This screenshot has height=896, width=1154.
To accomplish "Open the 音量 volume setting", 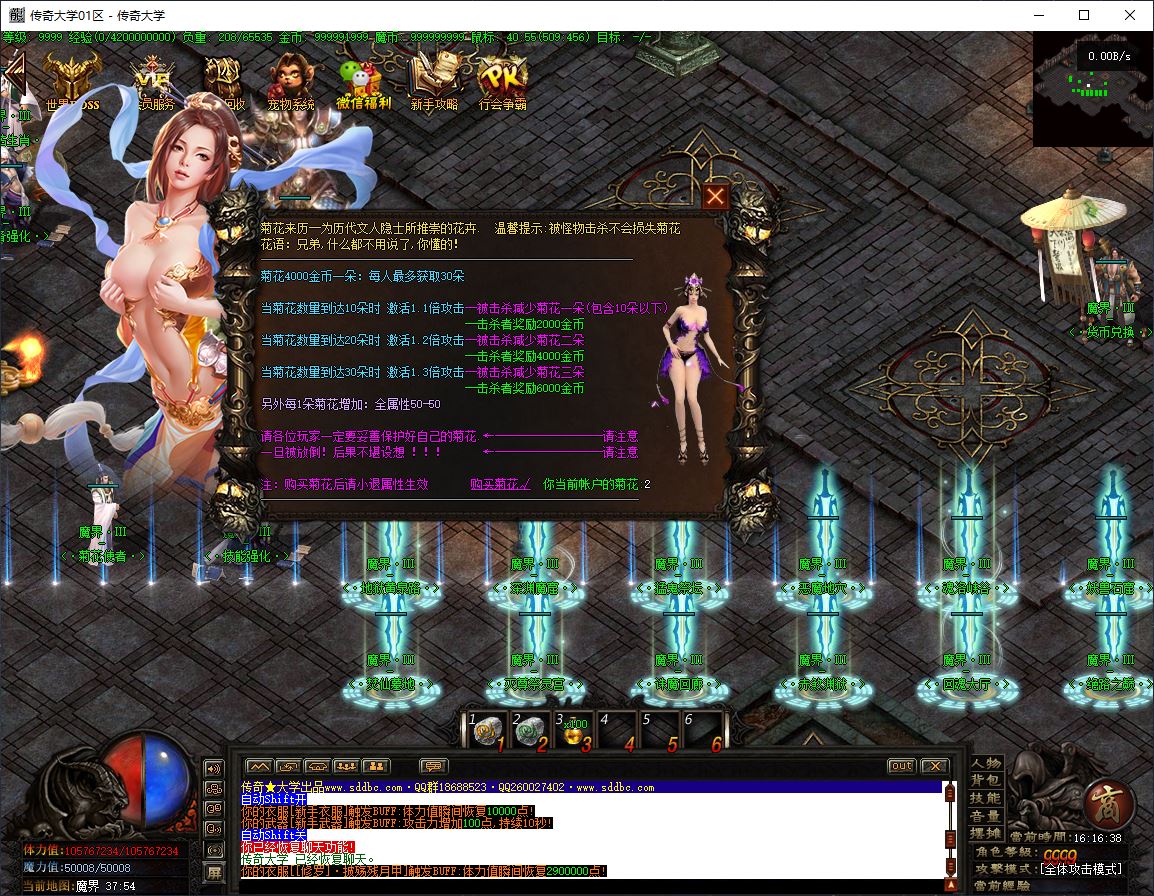I will (986, 816).
